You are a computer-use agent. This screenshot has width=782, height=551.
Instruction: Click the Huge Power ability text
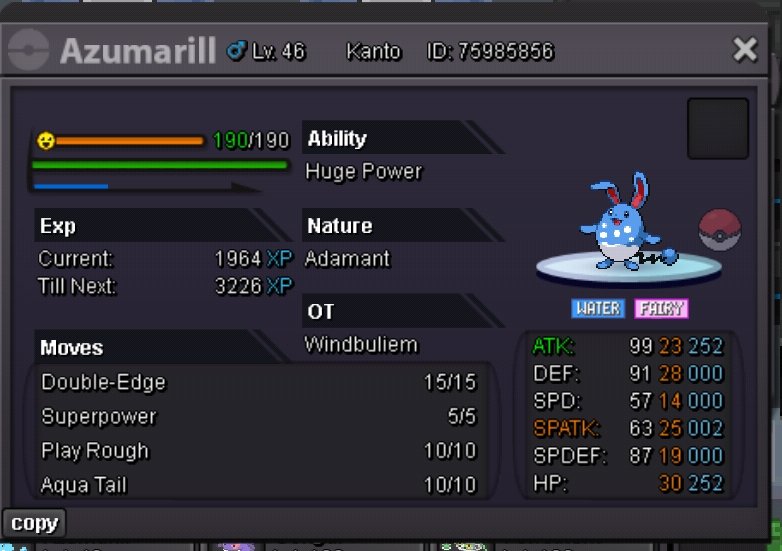(363, 172)
